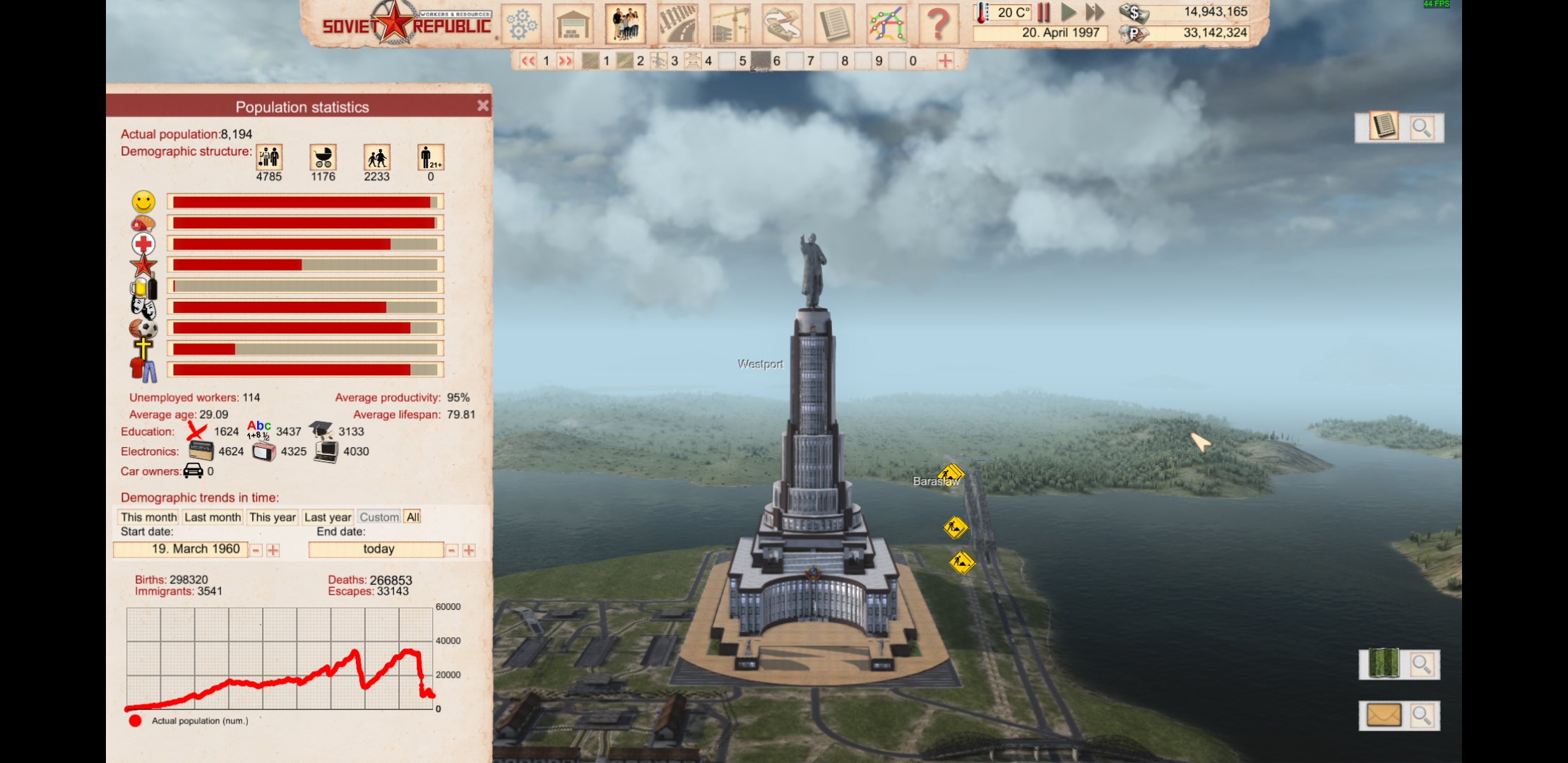The height and width of the screenshot is (763, 1568).
Task: Close the Population statistics window
Action: pos(482,106)
